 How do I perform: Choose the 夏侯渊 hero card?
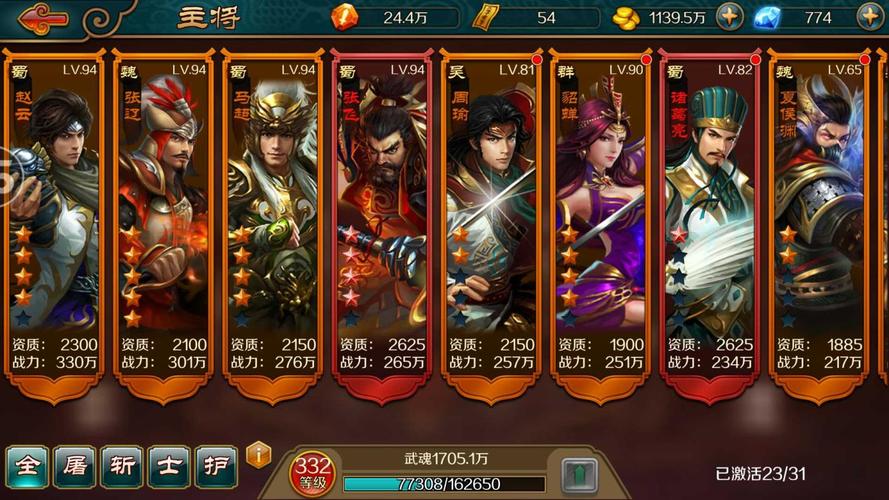pyautogui.click(x=818, y=220)
